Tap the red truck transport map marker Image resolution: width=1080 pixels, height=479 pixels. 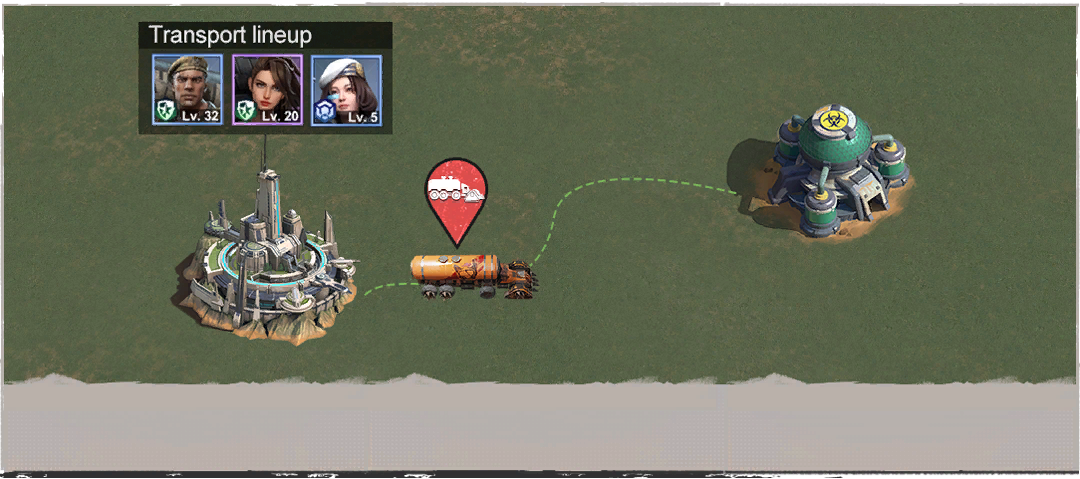456,195
